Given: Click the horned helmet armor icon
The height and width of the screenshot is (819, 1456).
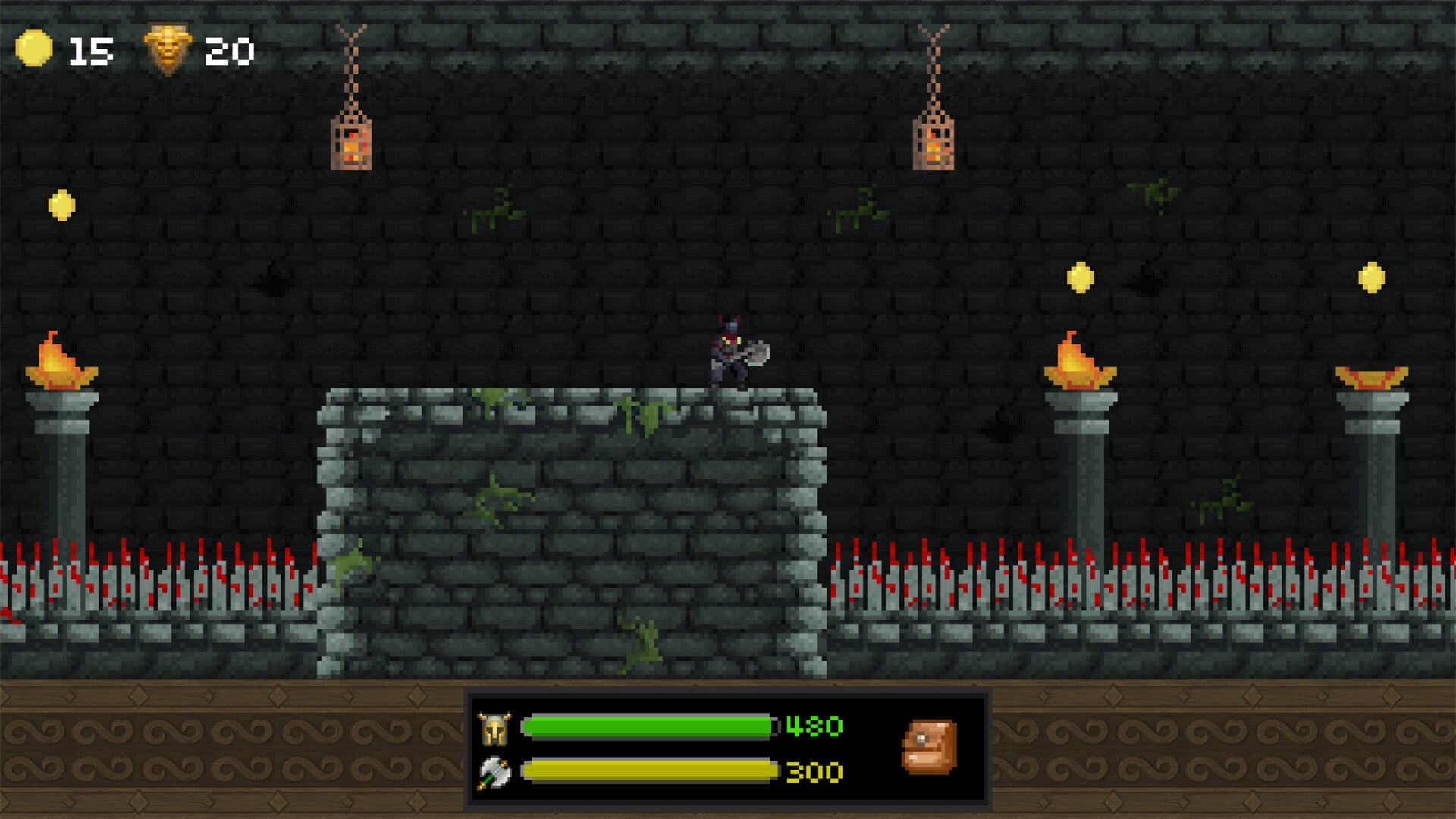Looking at the screenshot, I should click(x=494, y=729).
